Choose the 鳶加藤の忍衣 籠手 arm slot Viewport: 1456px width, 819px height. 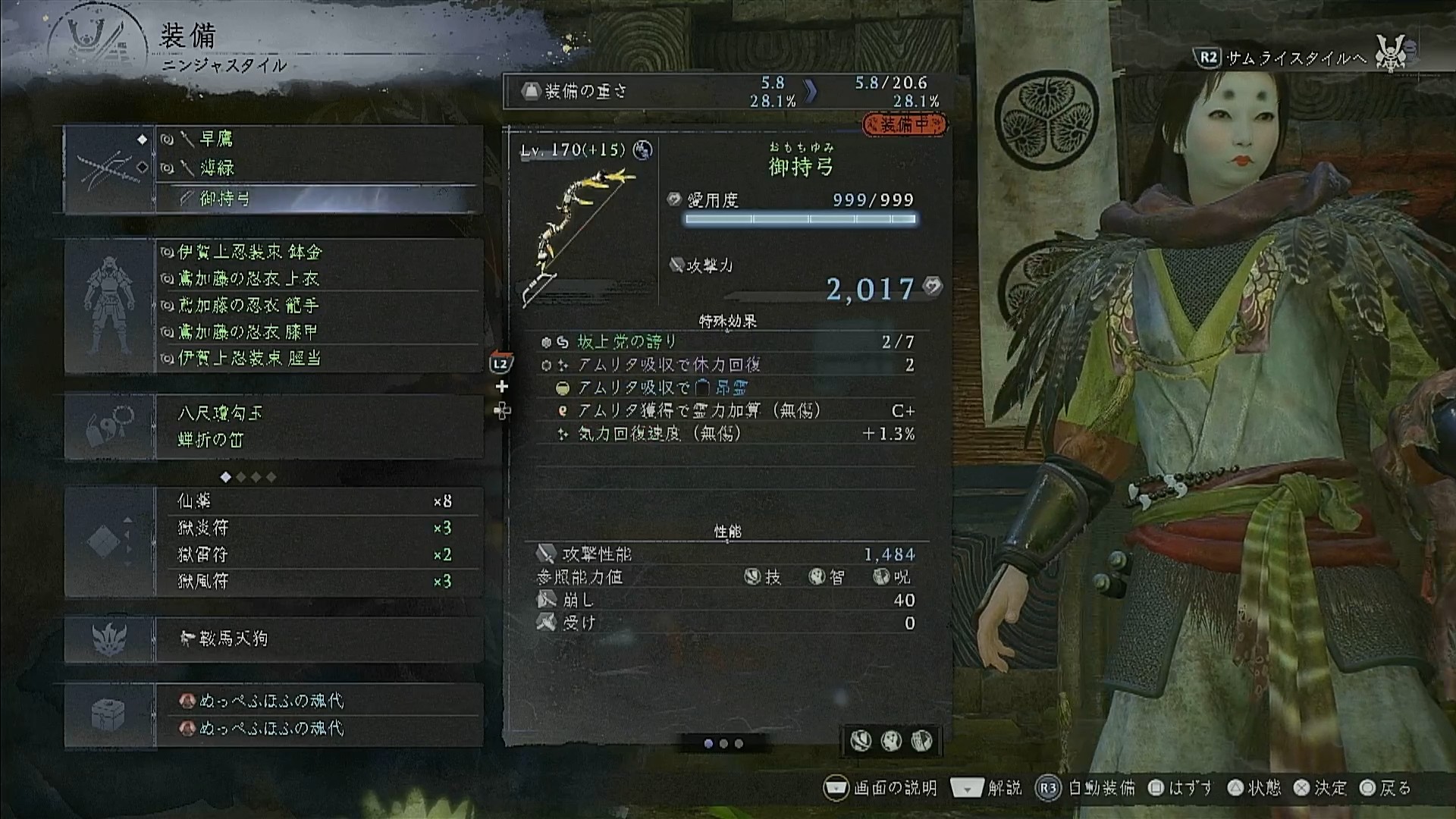(318, 306)
